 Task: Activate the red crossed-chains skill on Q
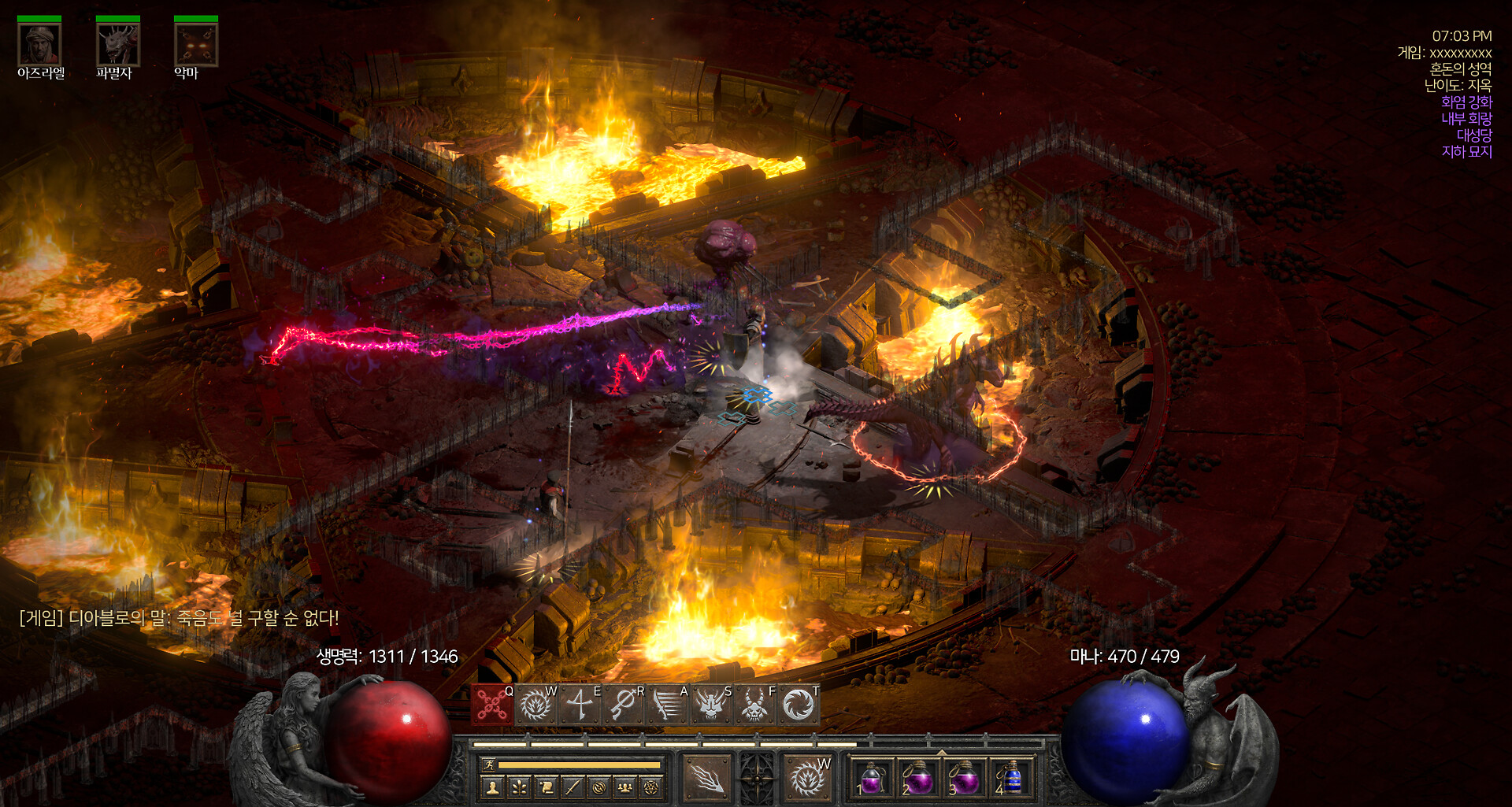(492, 705)
